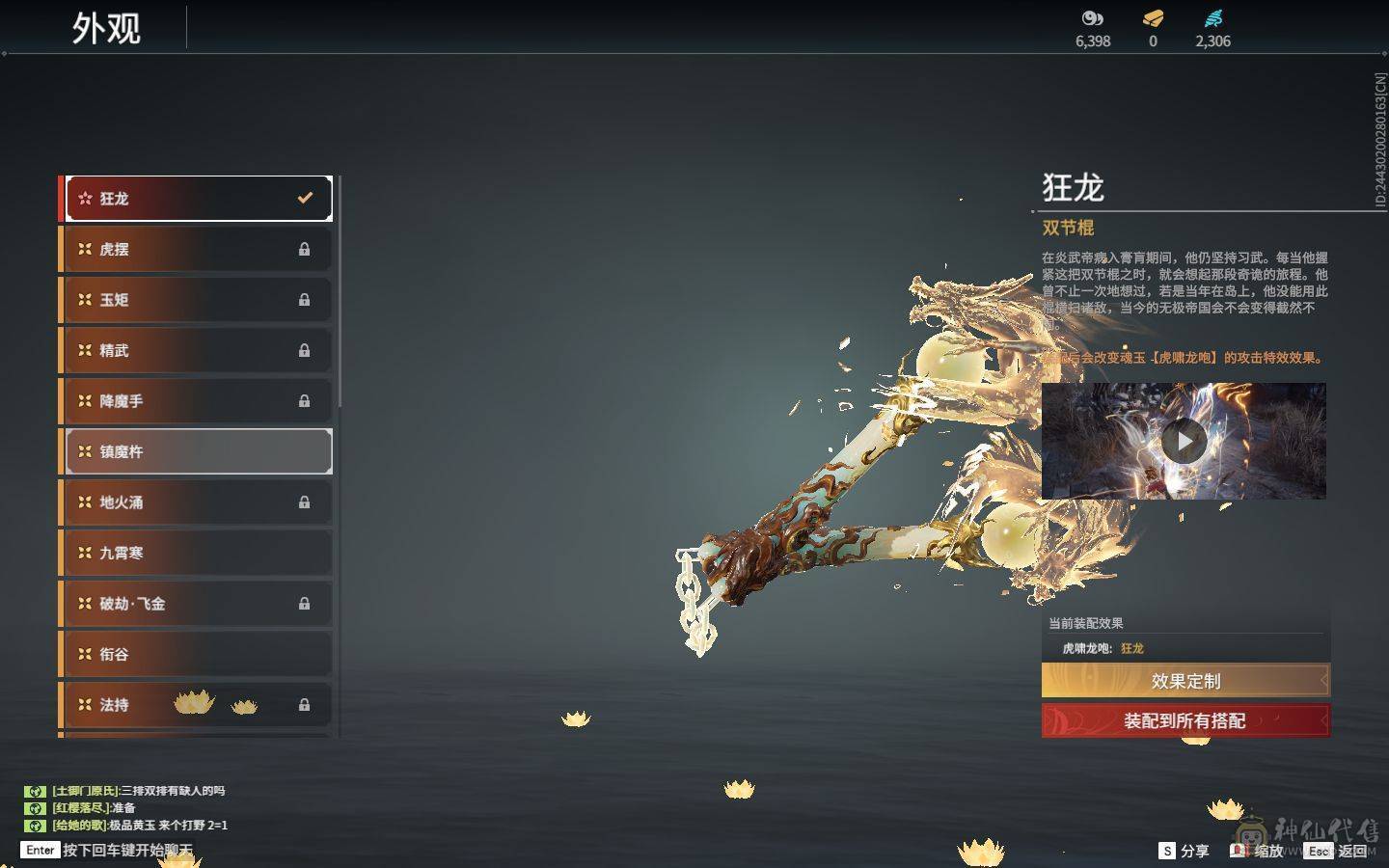Screen dimensions: 1389x868
Task: Choose the locked 虎摆 skin
Action: pos(197,249)
